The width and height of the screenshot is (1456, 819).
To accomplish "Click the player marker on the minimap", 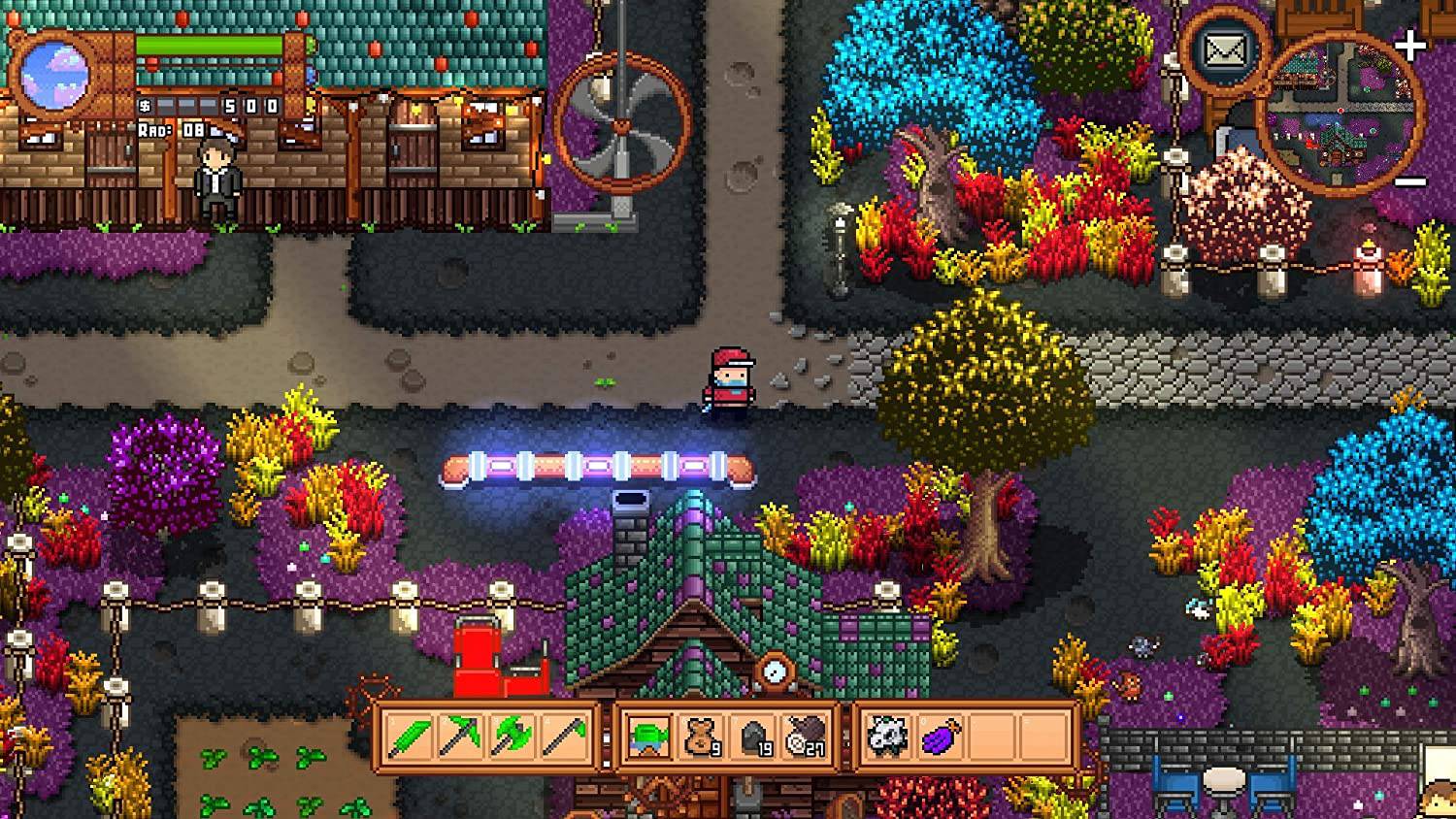I will (x=1340, y=111).
